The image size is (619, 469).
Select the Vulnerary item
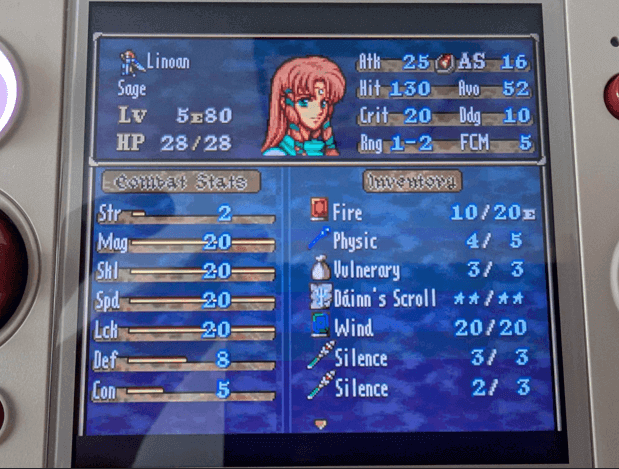[x=366, y=270]
